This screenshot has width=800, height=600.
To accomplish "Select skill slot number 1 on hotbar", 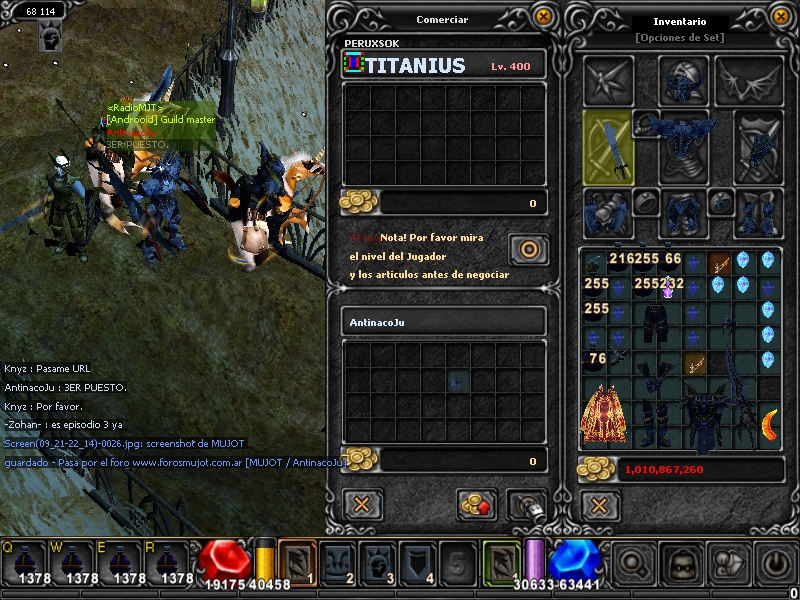I will click(297, 562).
